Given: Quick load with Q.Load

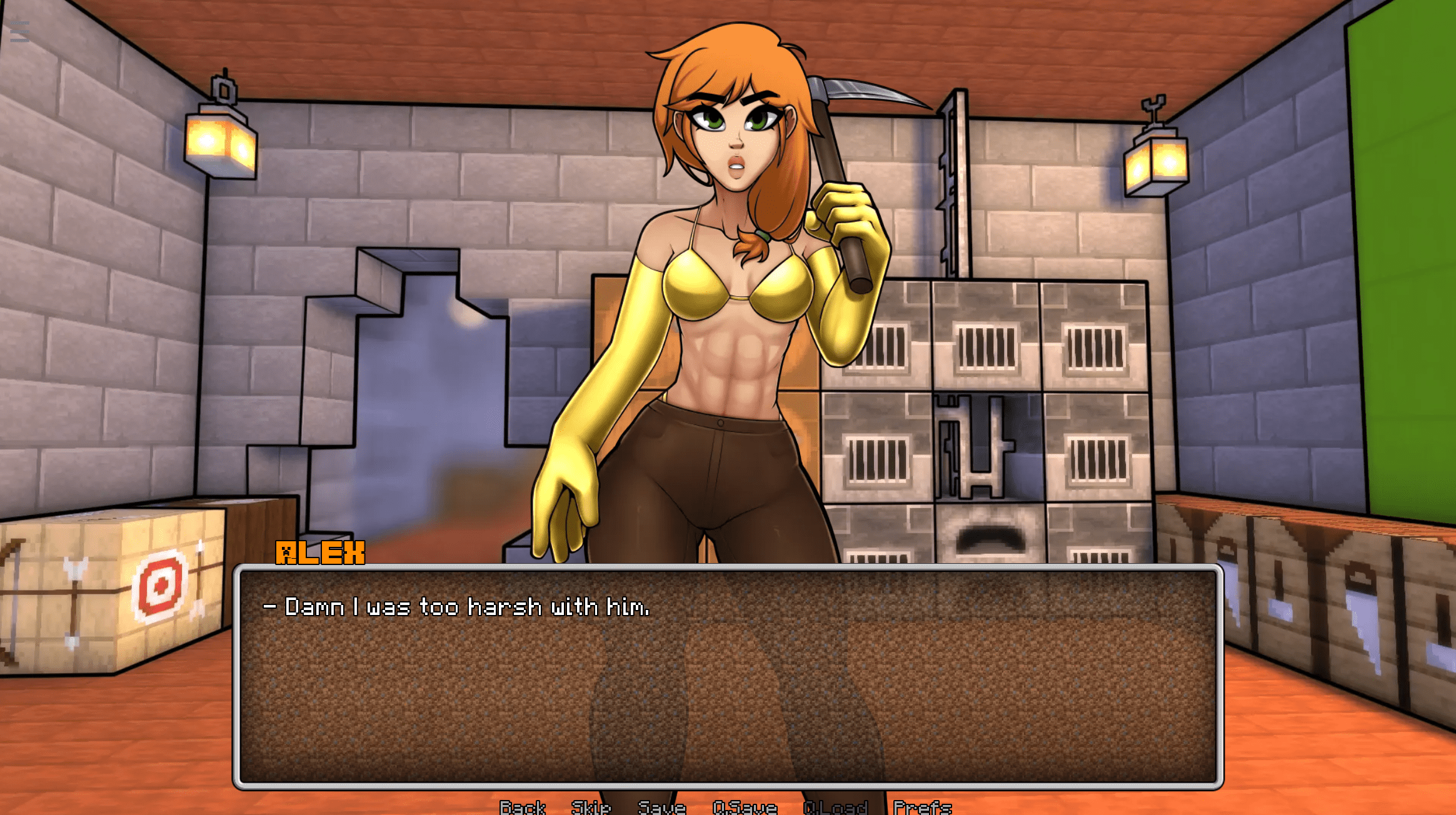Looking at the screenshot, I should pyautogui.click(x=835, y=807).
